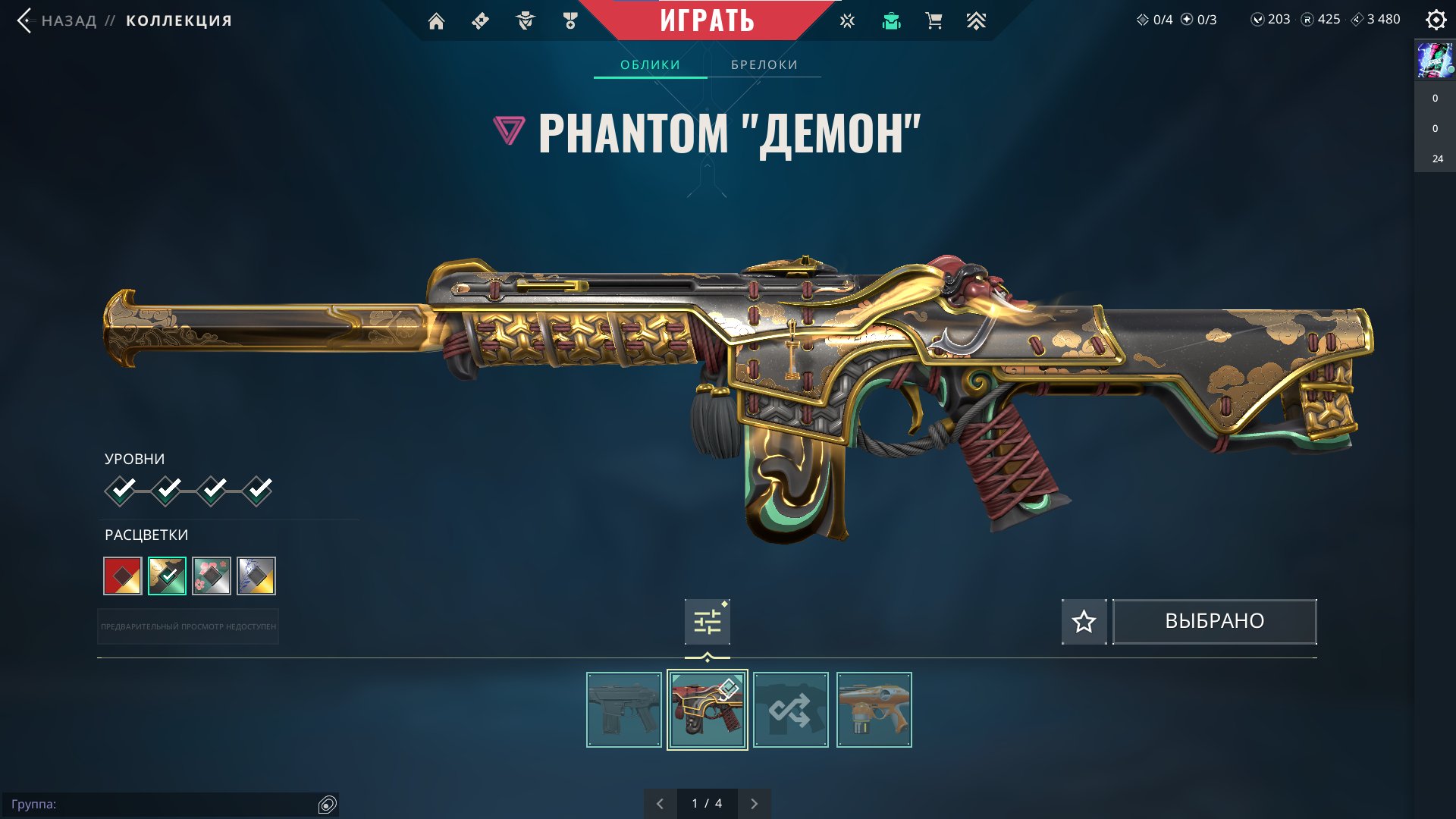Viewport: 1456px width, 819px height.
Task: Choose the red color variant swatch
Action: [123, 576]
